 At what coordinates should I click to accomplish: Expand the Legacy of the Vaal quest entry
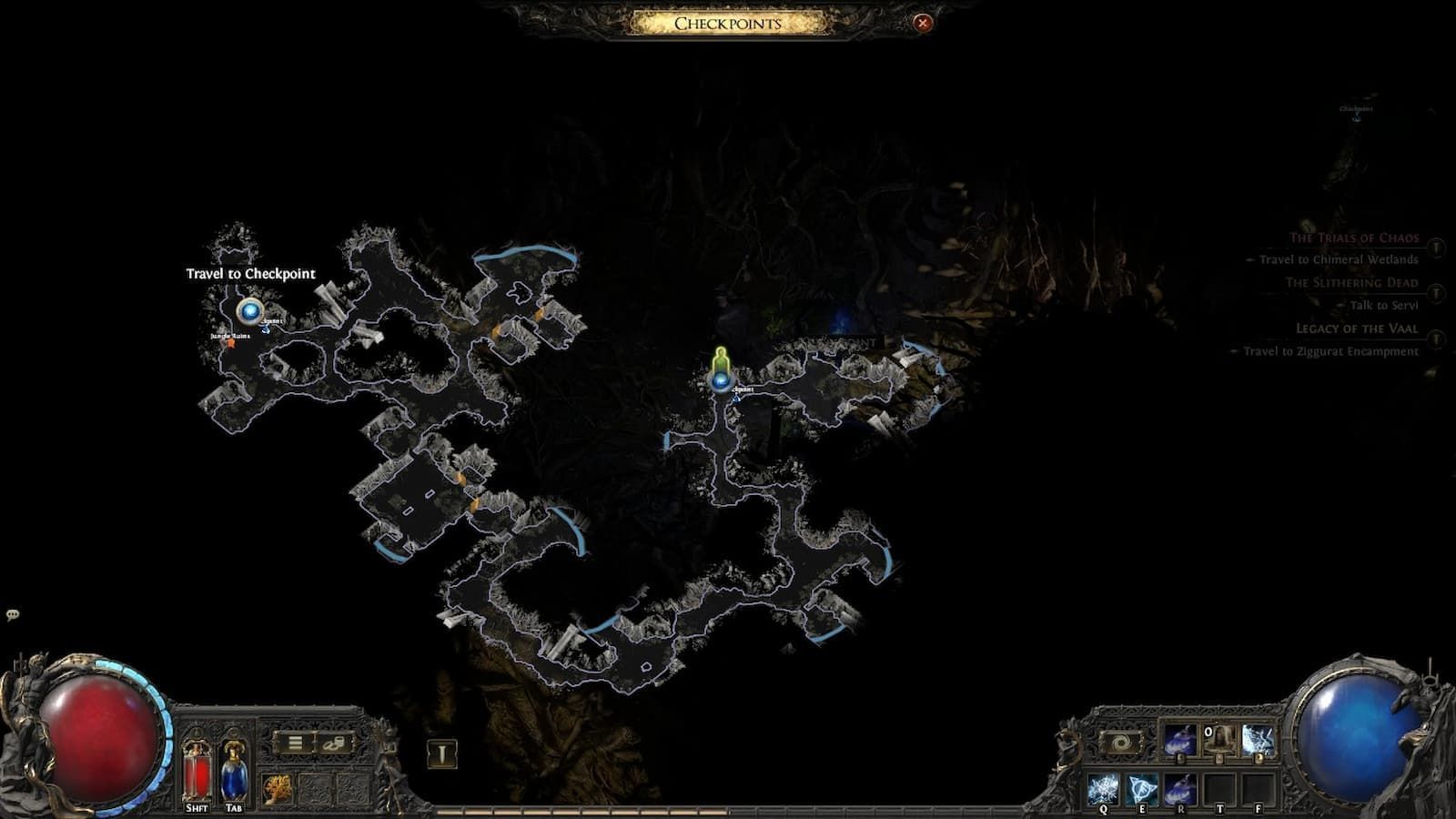[1356, 329]
